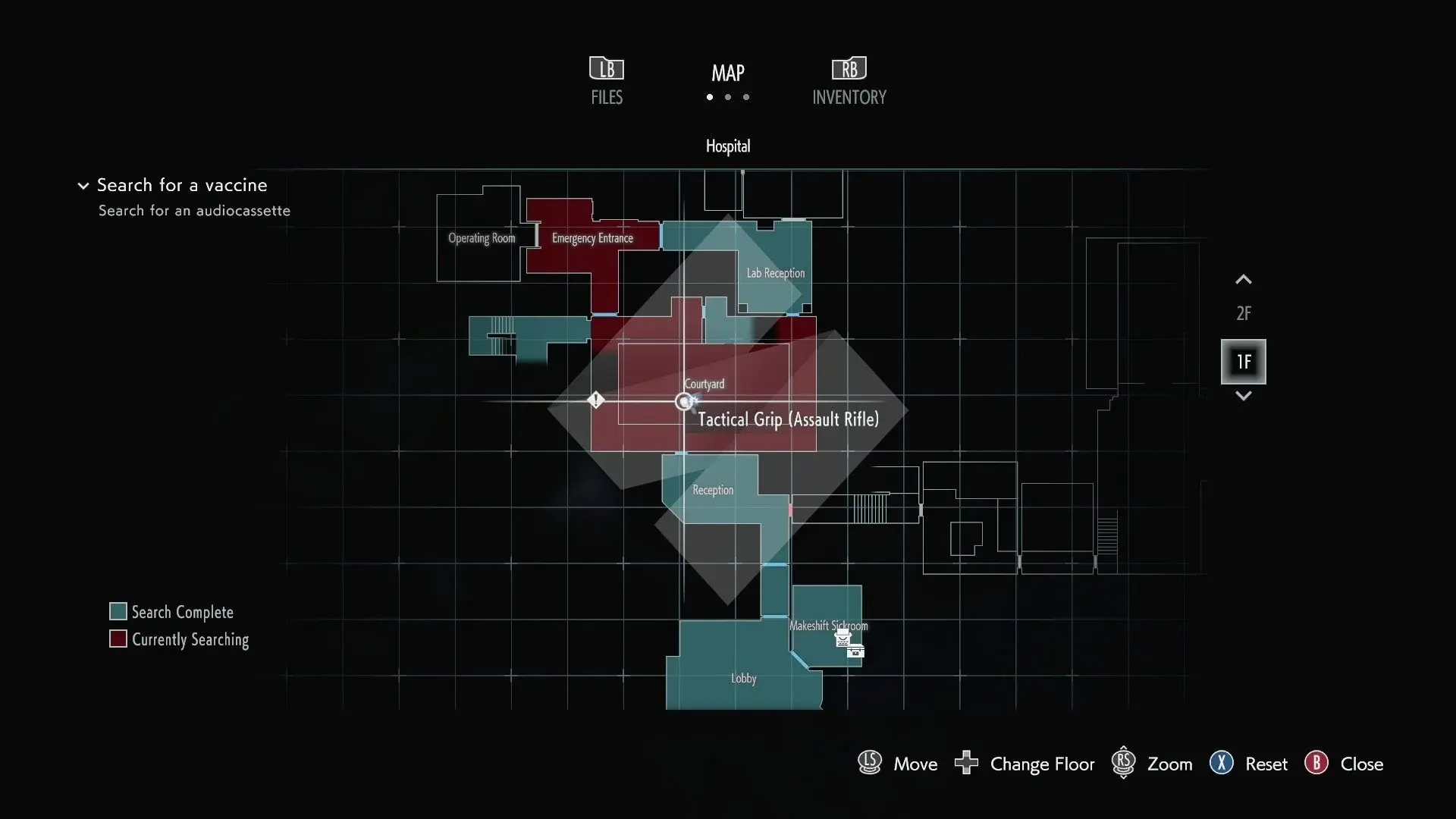The height and width of the screenshot is (819, 1456).
Task: Click the floor up arrow above 2F
Action: coord(1243,280)
